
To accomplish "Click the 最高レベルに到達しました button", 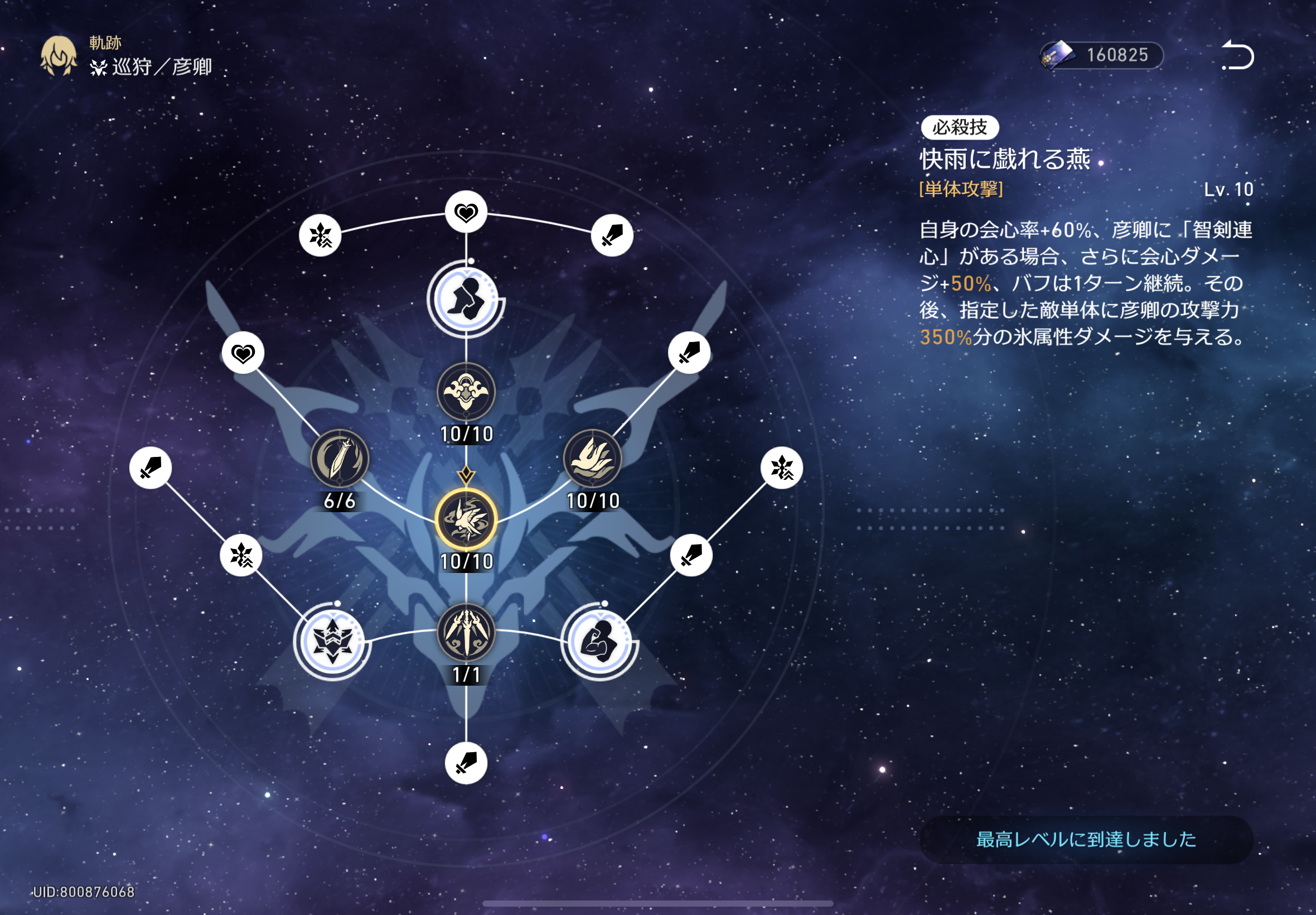I will (x=1086, y=840).
